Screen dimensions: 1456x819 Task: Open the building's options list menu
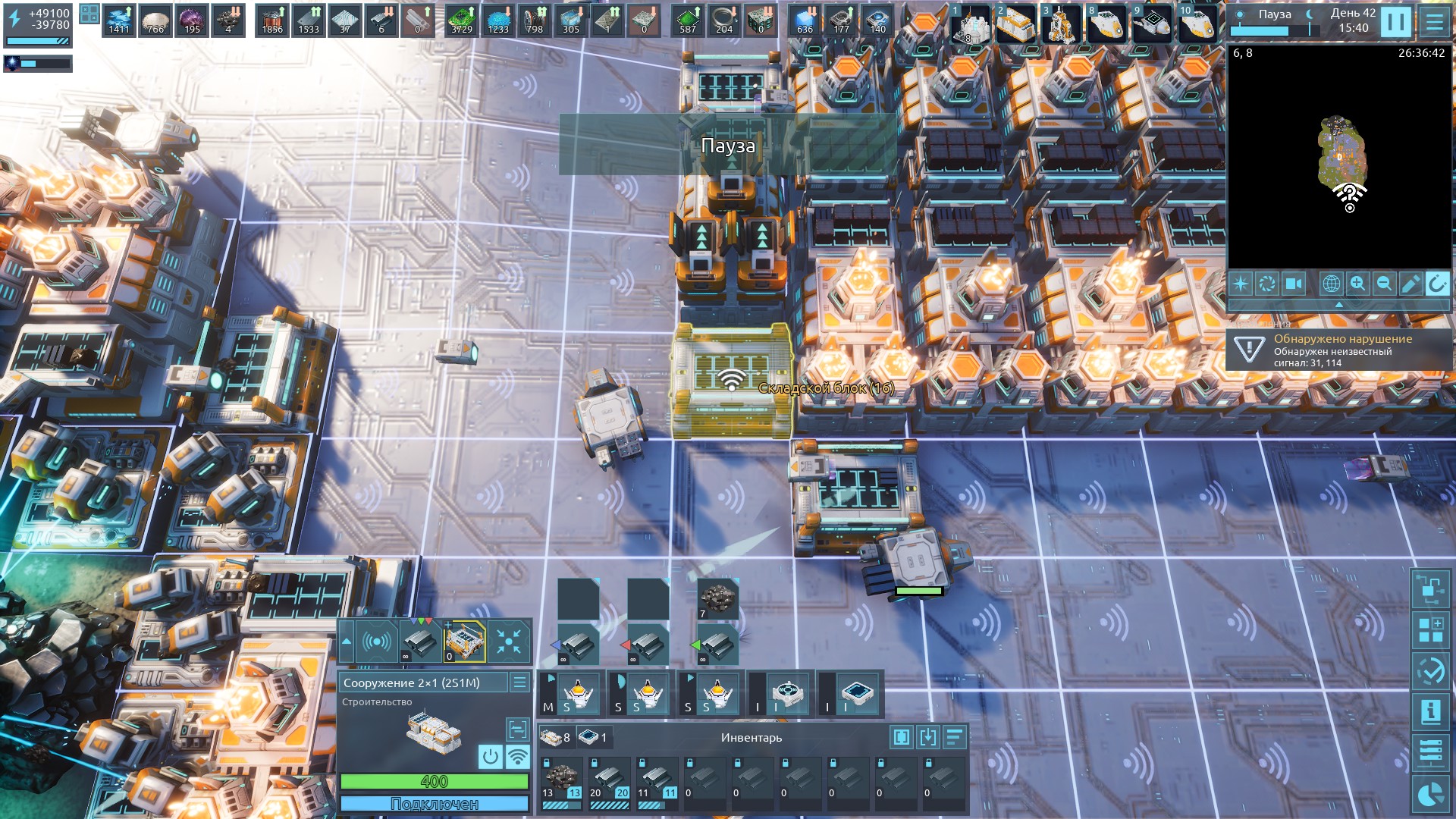(519, 682)
